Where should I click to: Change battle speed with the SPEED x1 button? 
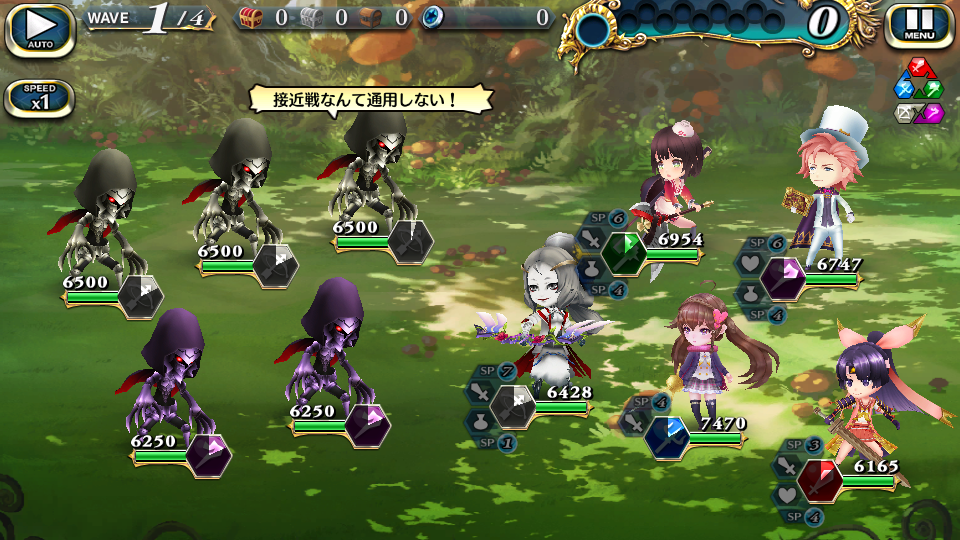point(40,98)
